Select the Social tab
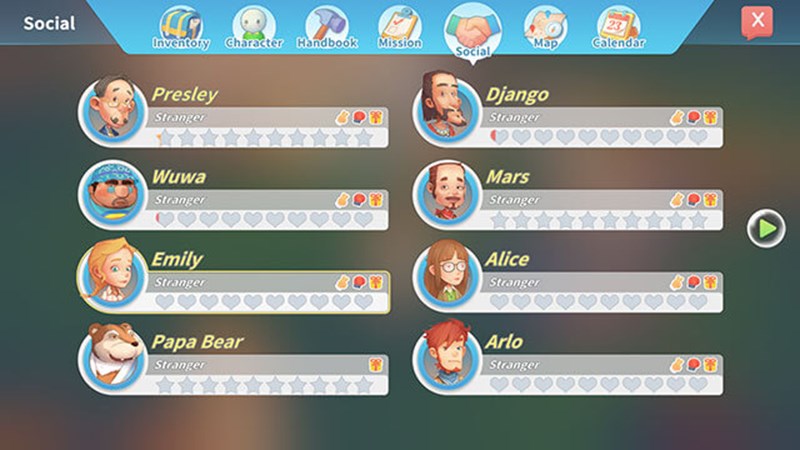Viewport: 800px width, 450px height. pyautogui.click(x=472, y=30)
